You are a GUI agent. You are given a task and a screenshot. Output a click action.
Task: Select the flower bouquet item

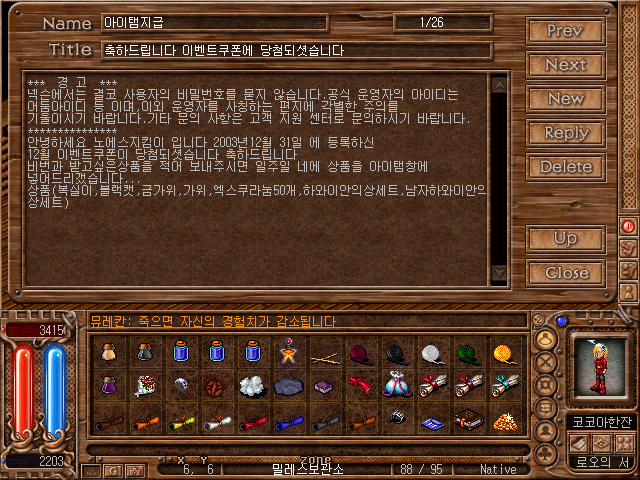pyautogui.click(x=147, y=386)
